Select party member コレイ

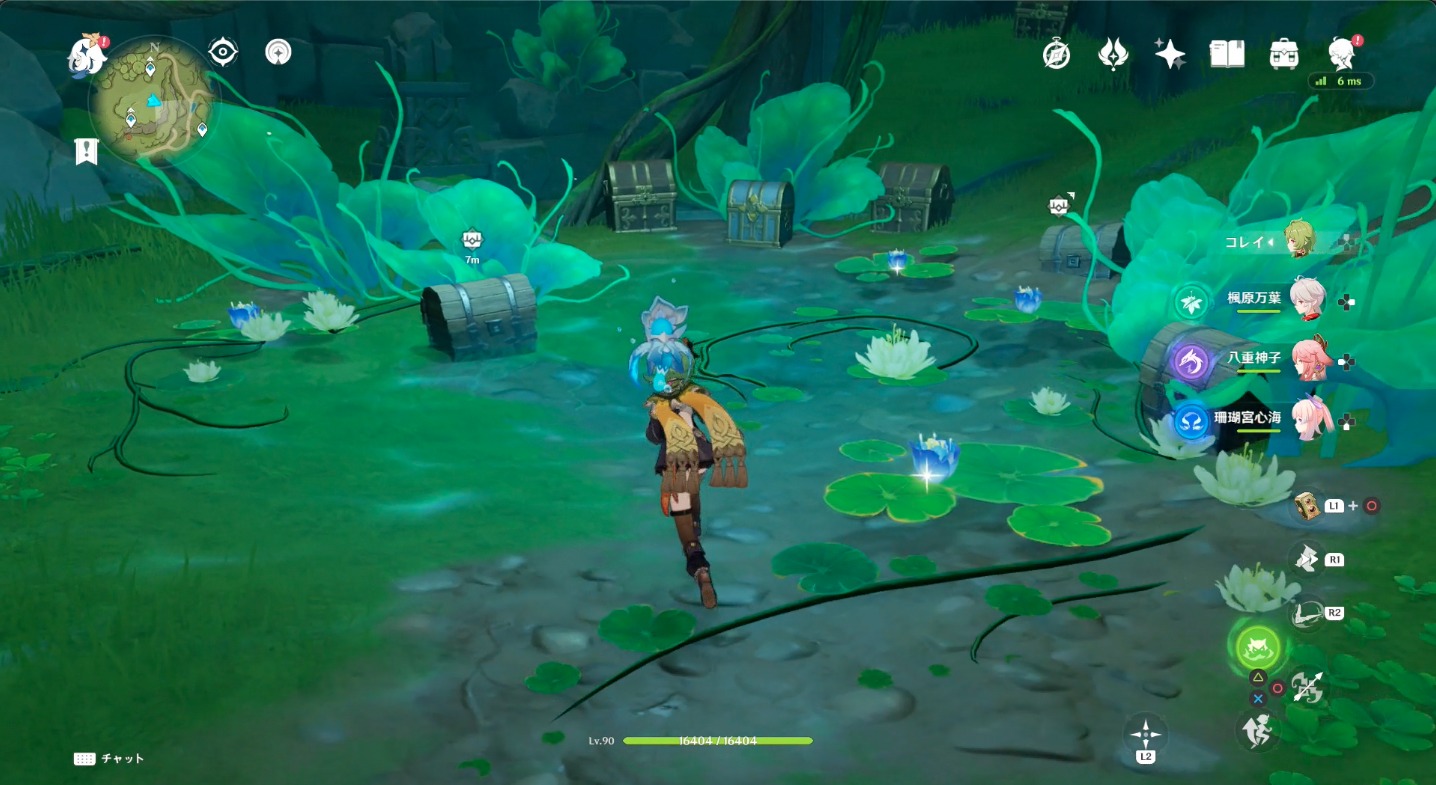coord(1298,241)
